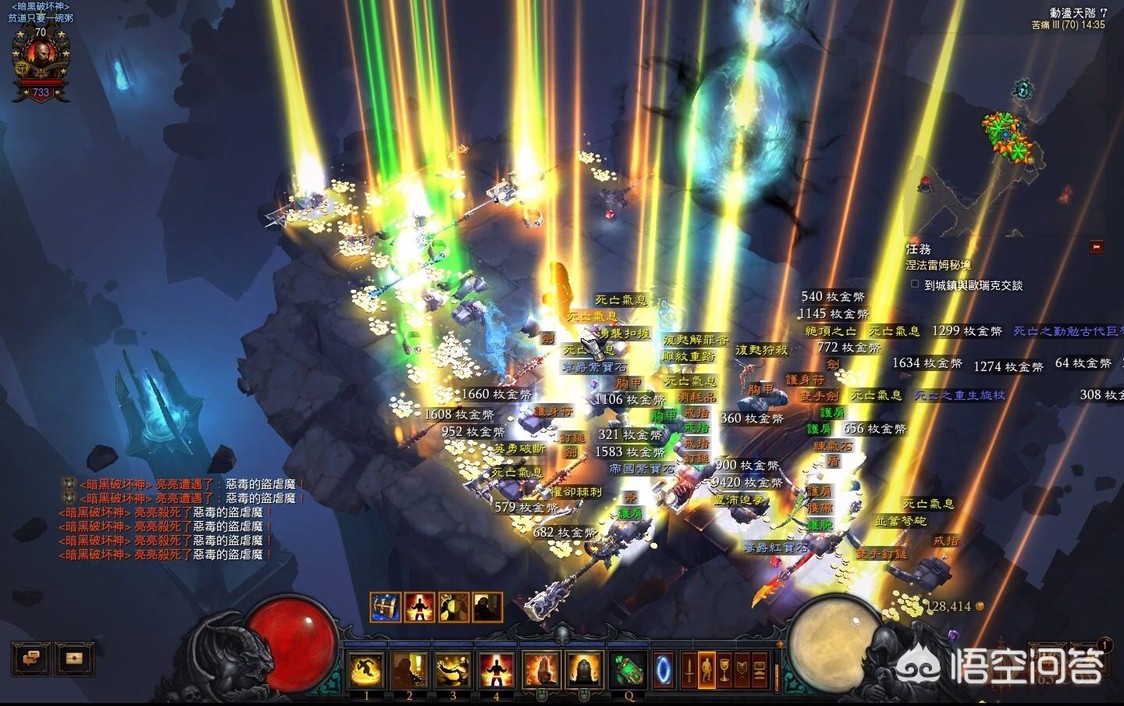Click the monk character portrait frame
This screenshot has width=1124, height=706.
pos(41,64)
